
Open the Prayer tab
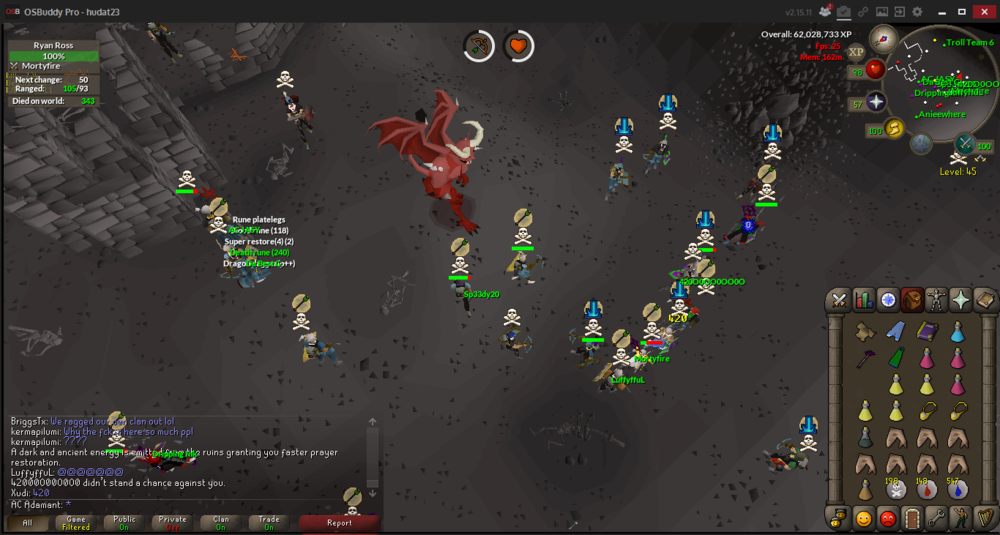(x=961, y=300)
